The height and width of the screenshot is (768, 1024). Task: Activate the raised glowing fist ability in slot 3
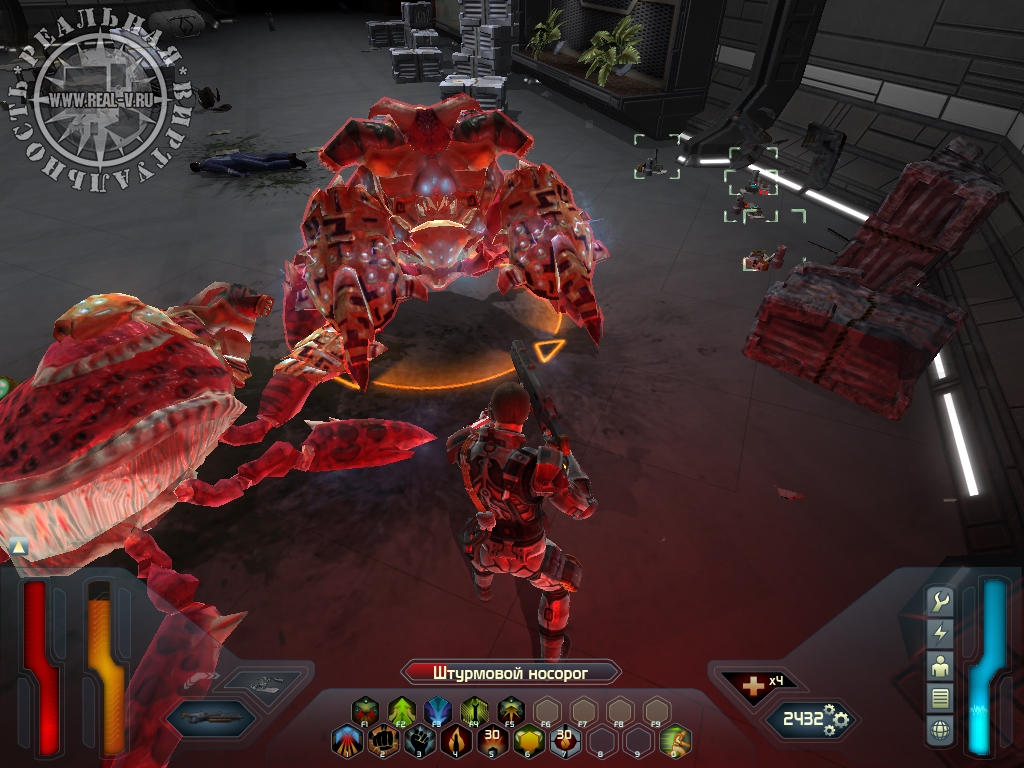419,740
